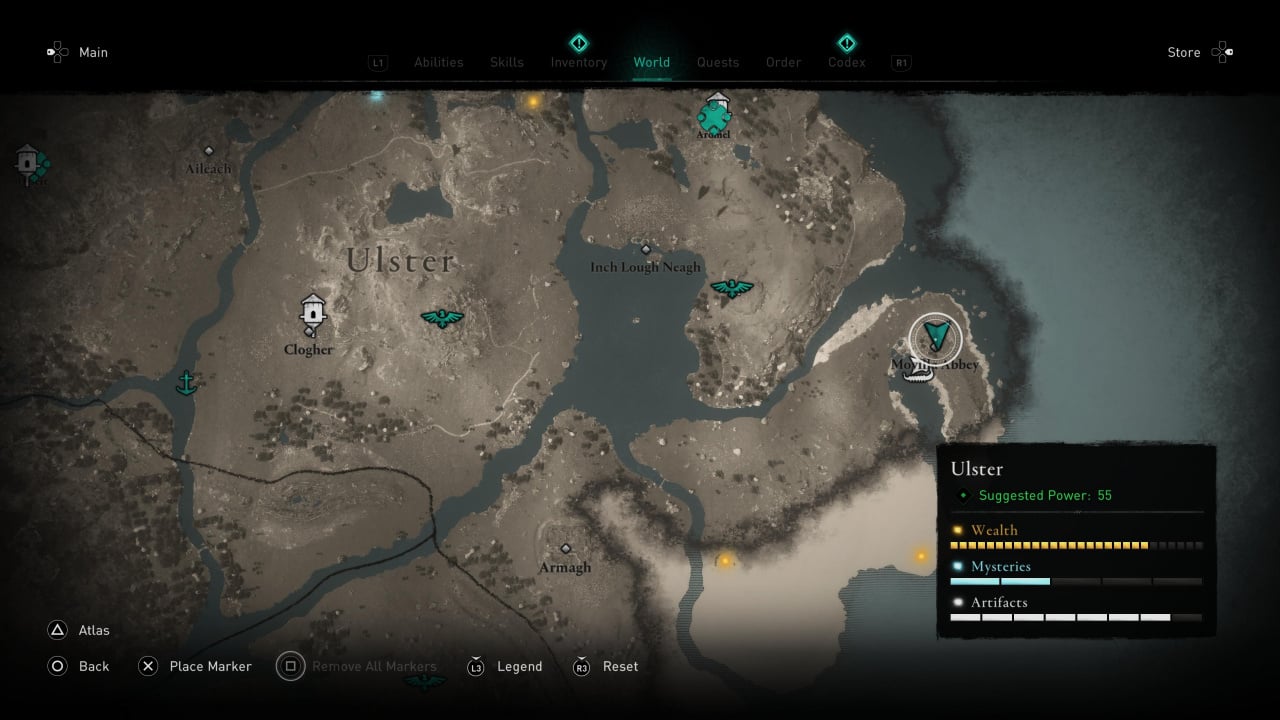Show the Codex tab

click(846, 62)
